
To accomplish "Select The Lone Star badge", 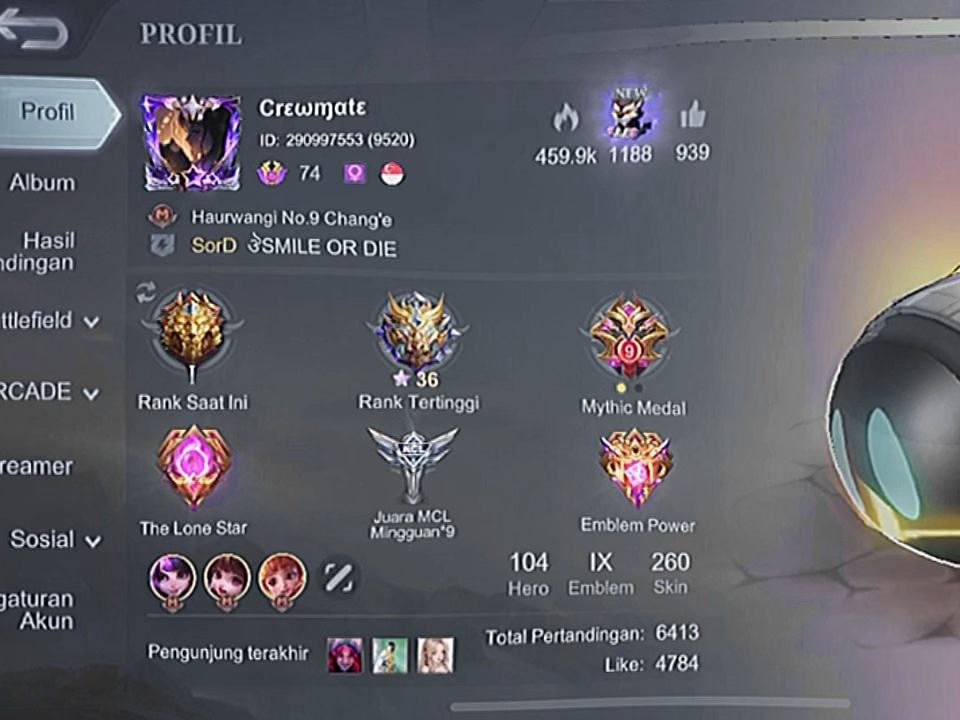I will [194, 467].
